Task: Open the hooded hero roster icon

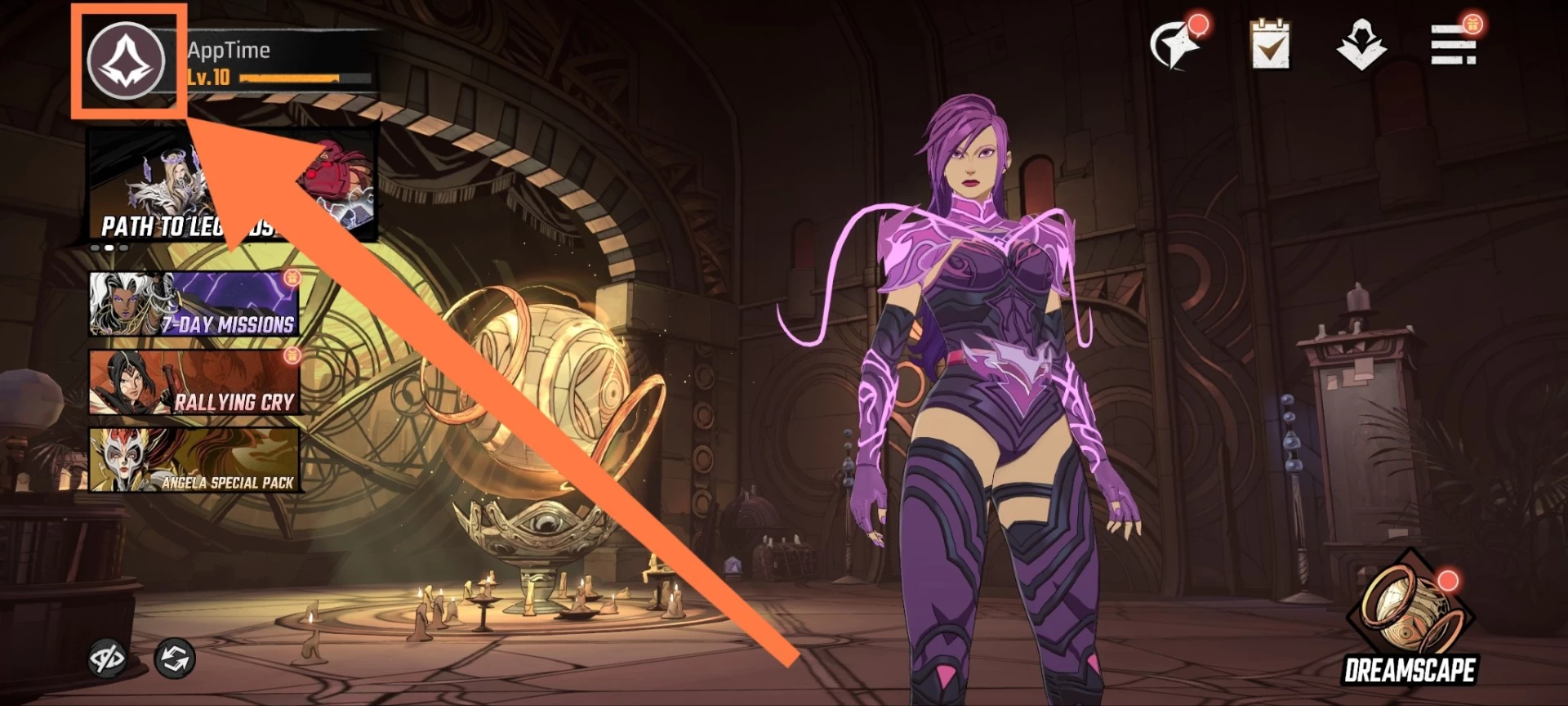Action: 1361,45
